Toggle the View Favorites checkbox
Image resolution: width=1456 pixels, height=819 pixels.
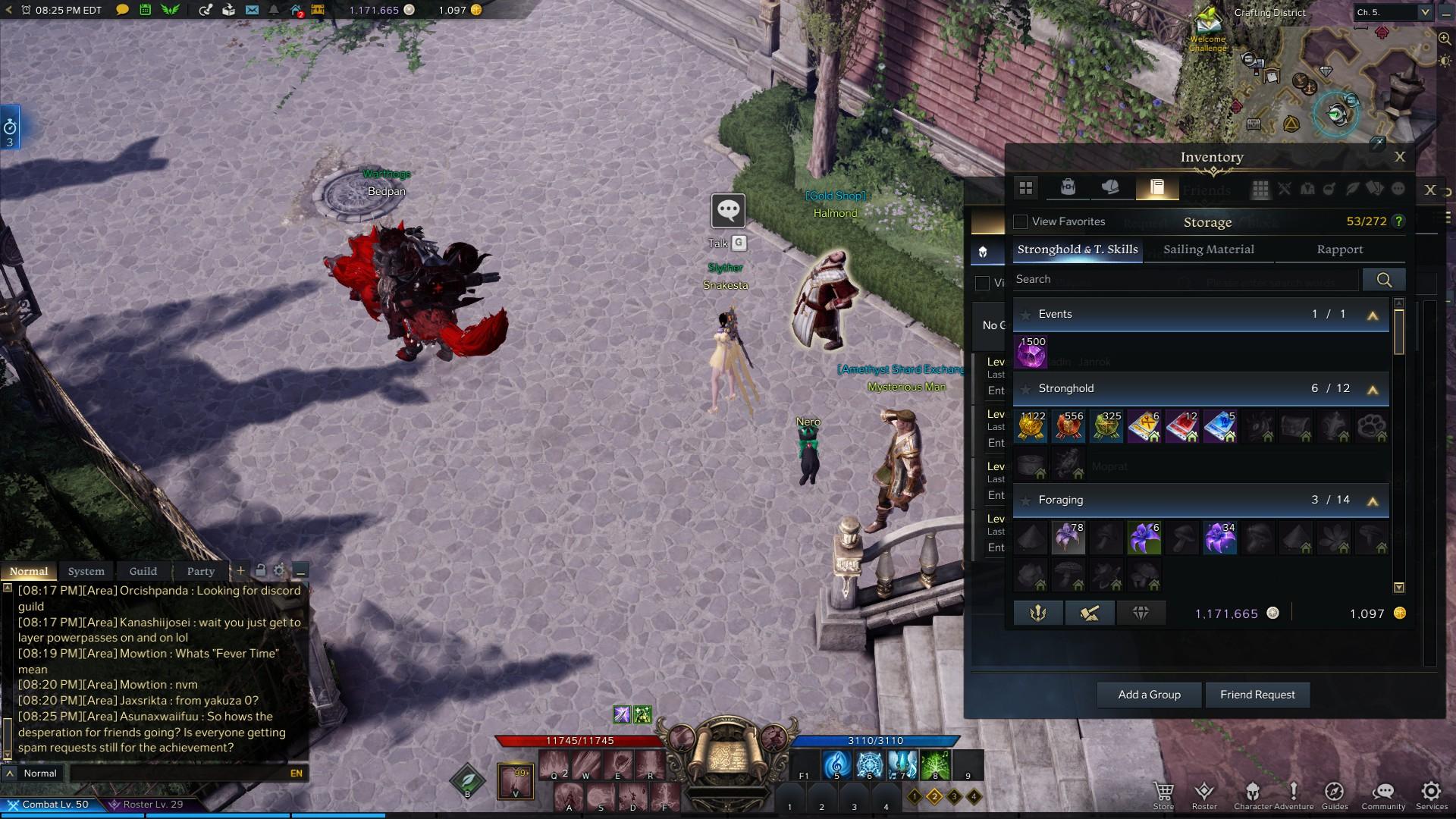pos(1021,221)
